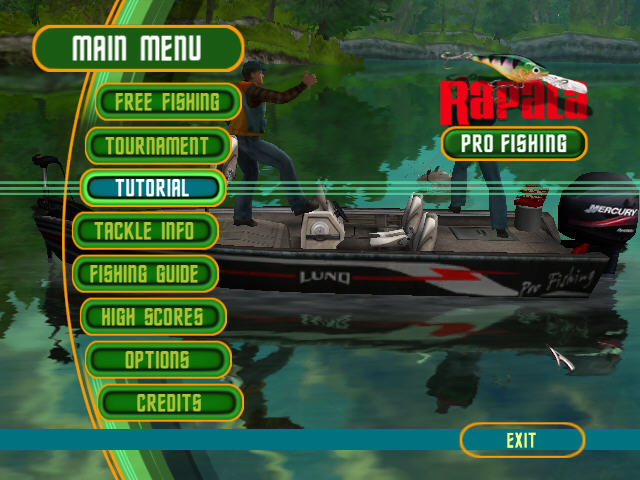Start Free Fishing mode
640x480 pixels.
(167, 101)
